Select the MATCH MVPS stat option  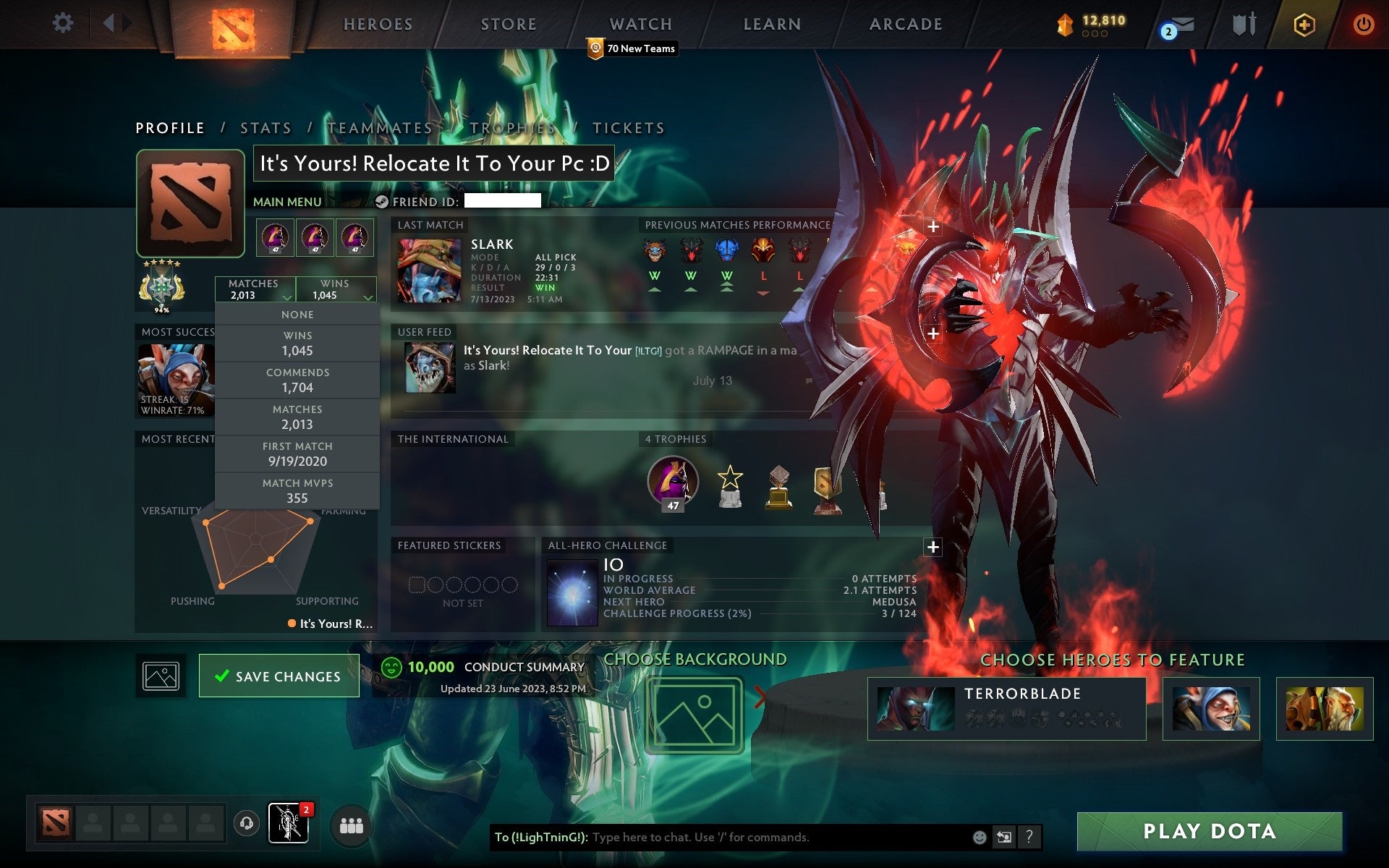[x=299, y=490]
